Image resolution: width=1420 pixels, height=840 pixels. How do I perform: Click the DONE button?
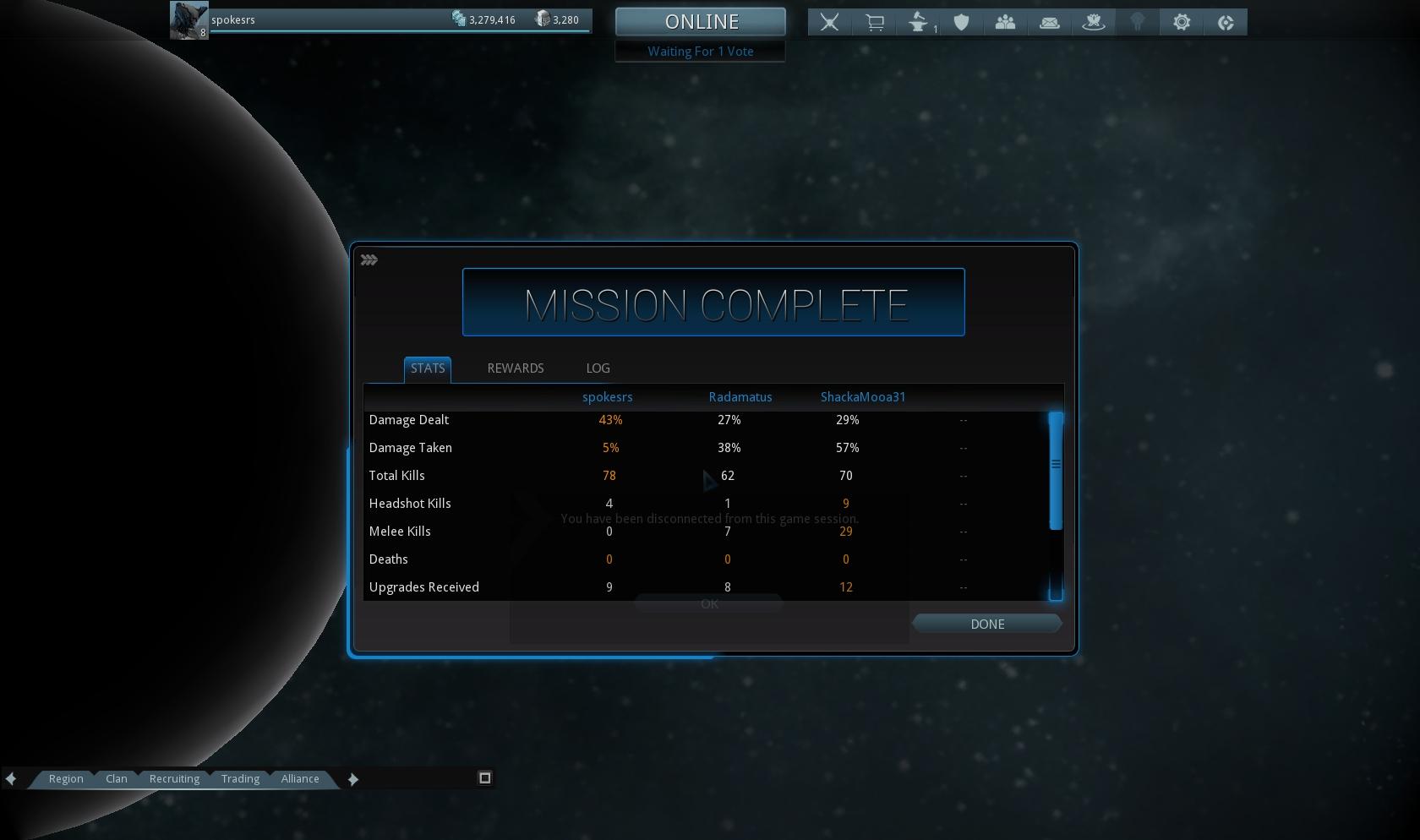coord(987,625)
